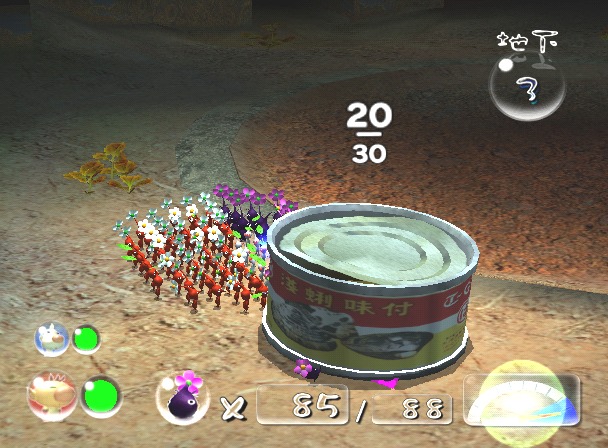Open the sublevel 3 floor indicator bubble
This screenshot has width=608, height=448.
tap(526, 86)
